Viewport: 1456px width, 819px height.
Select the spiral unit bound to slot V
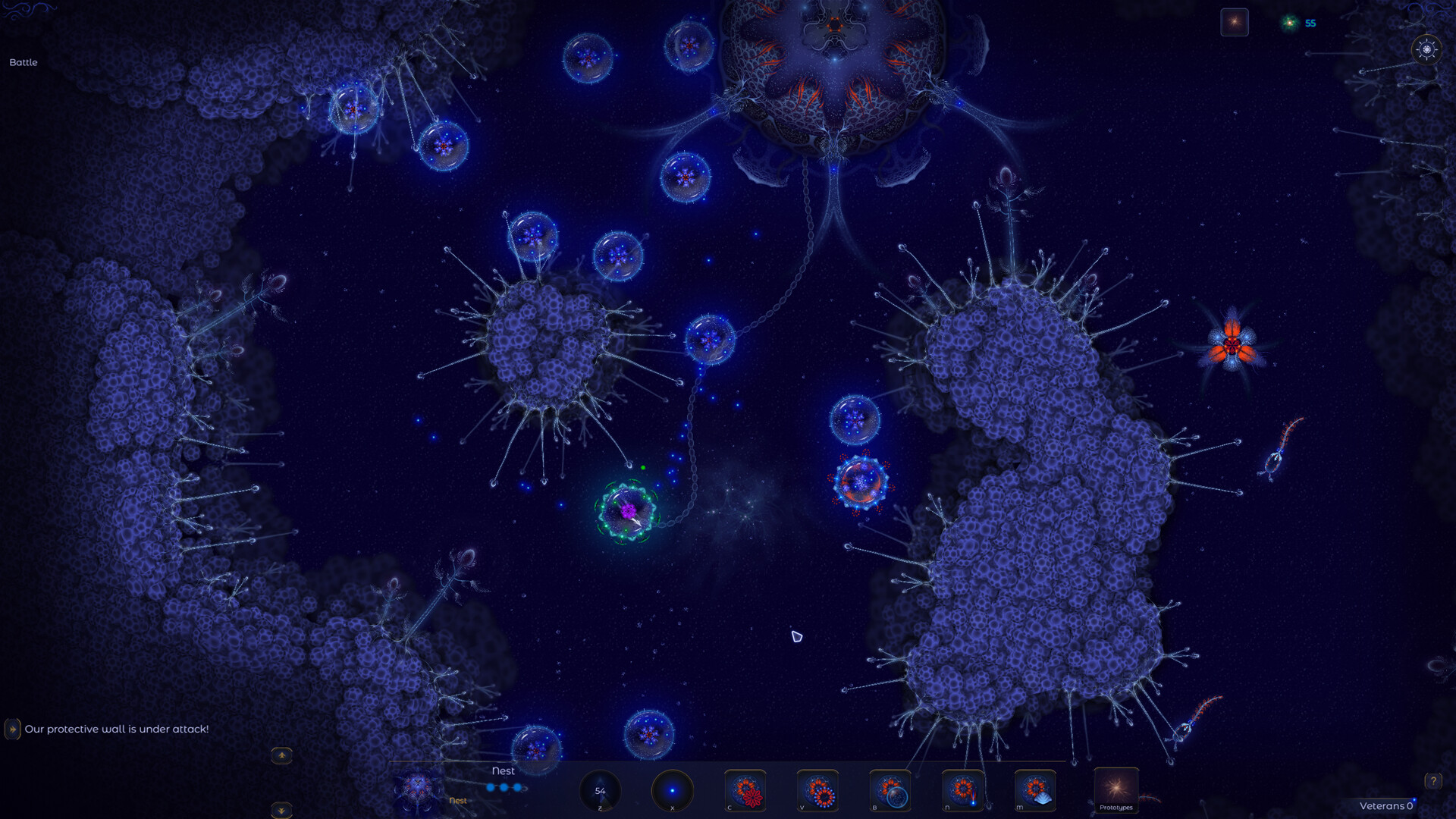[817, 790]
